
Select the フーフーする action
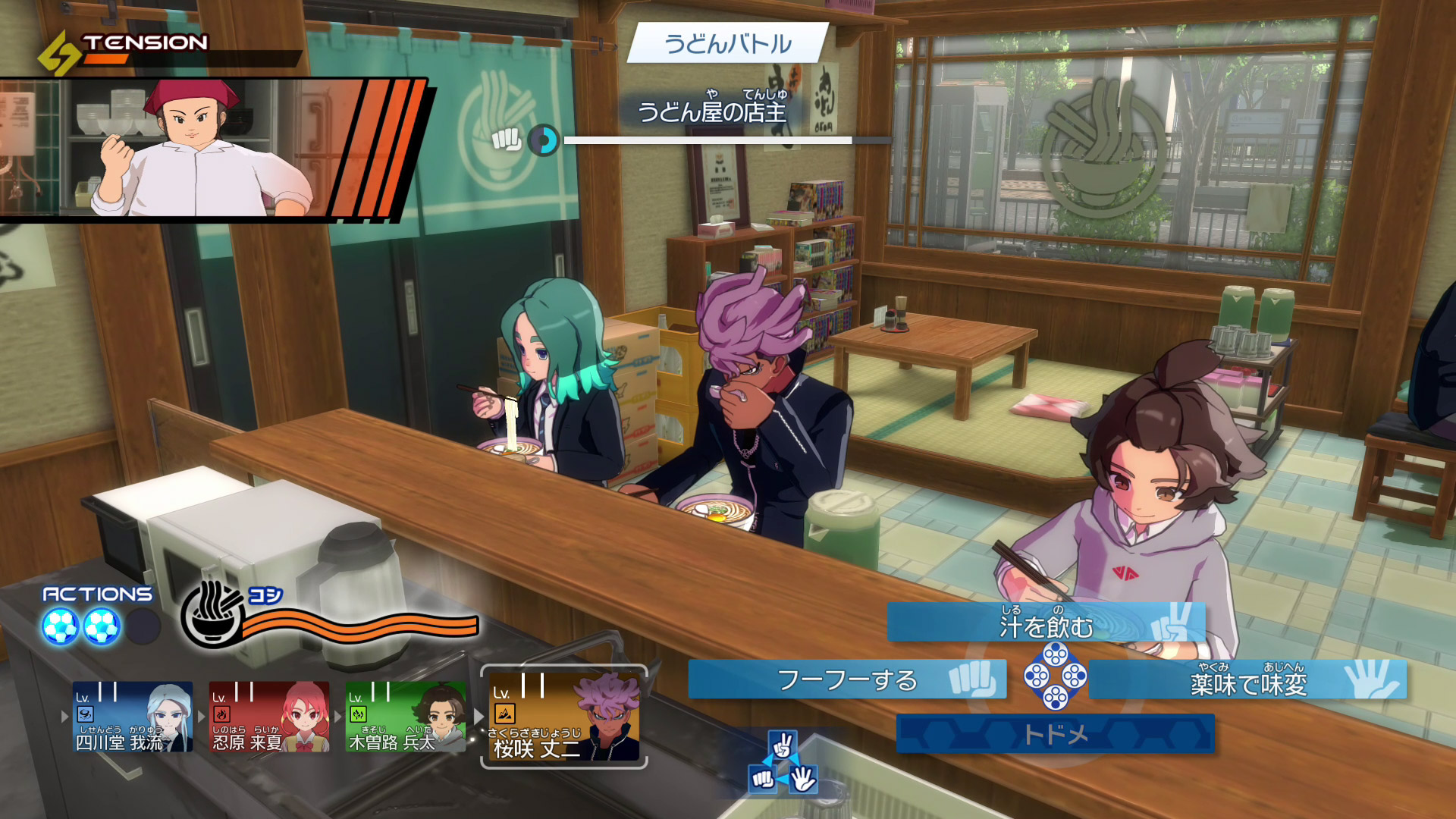(x=846, y=679)
